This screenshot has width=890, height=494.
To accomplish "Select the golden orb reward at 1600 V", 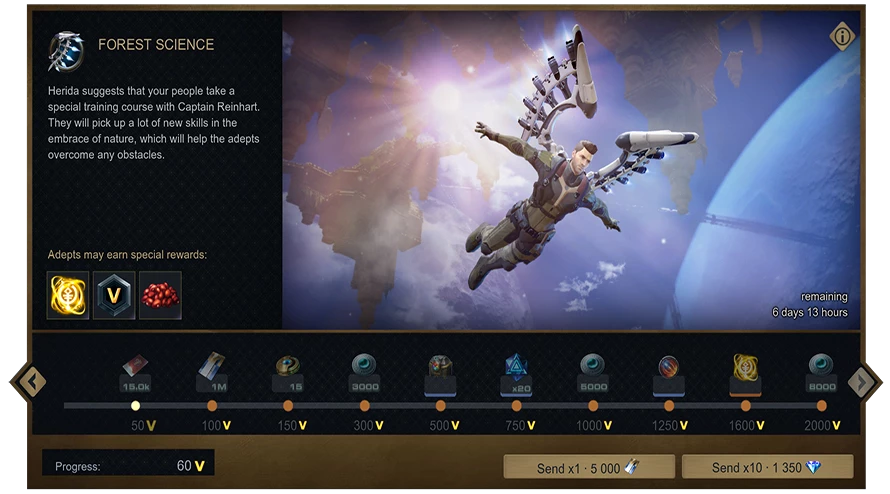I will pos(745,372).
